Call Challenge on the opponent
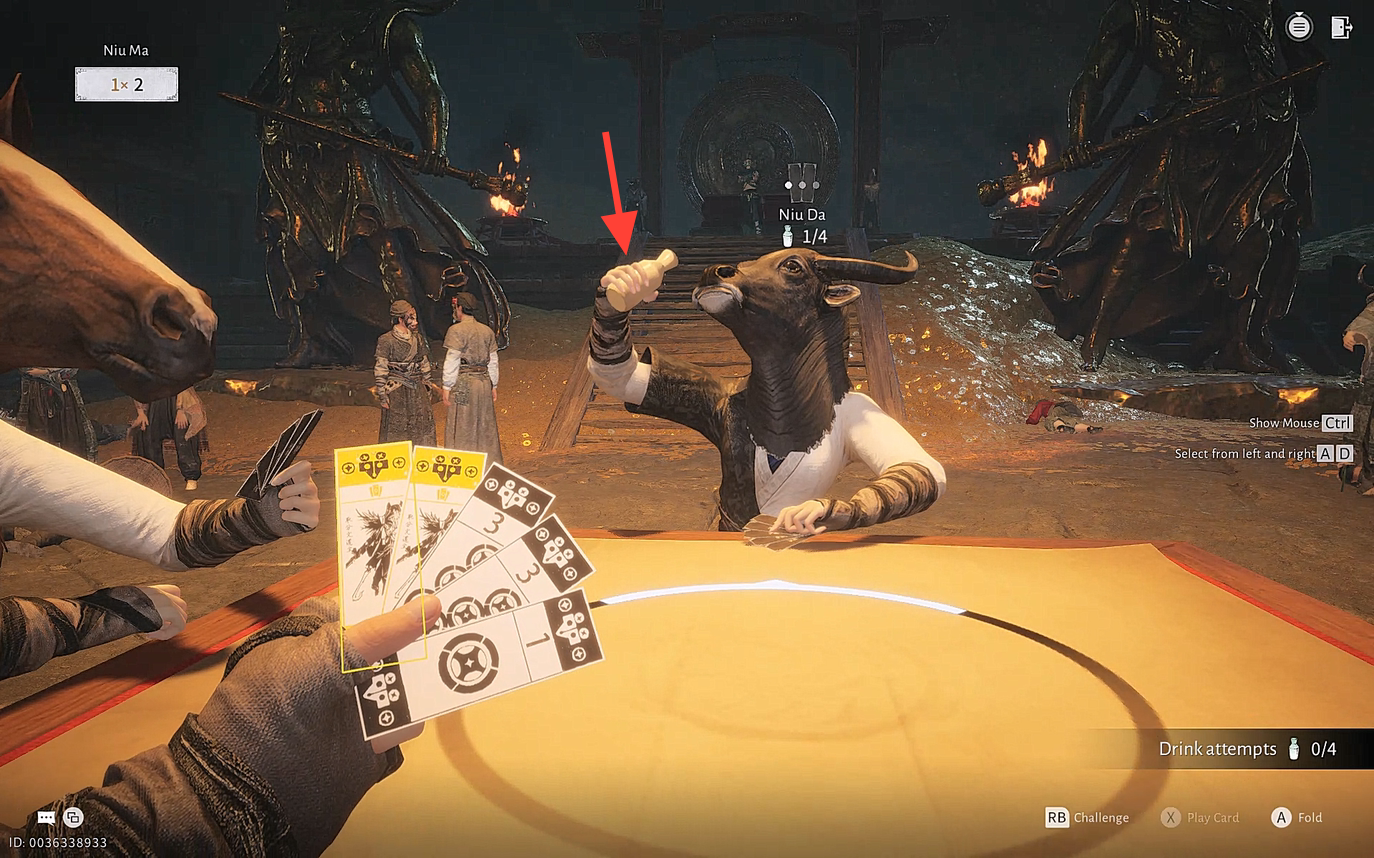Viewport: 1374px width, 858px height. (x=1087, y=817)
